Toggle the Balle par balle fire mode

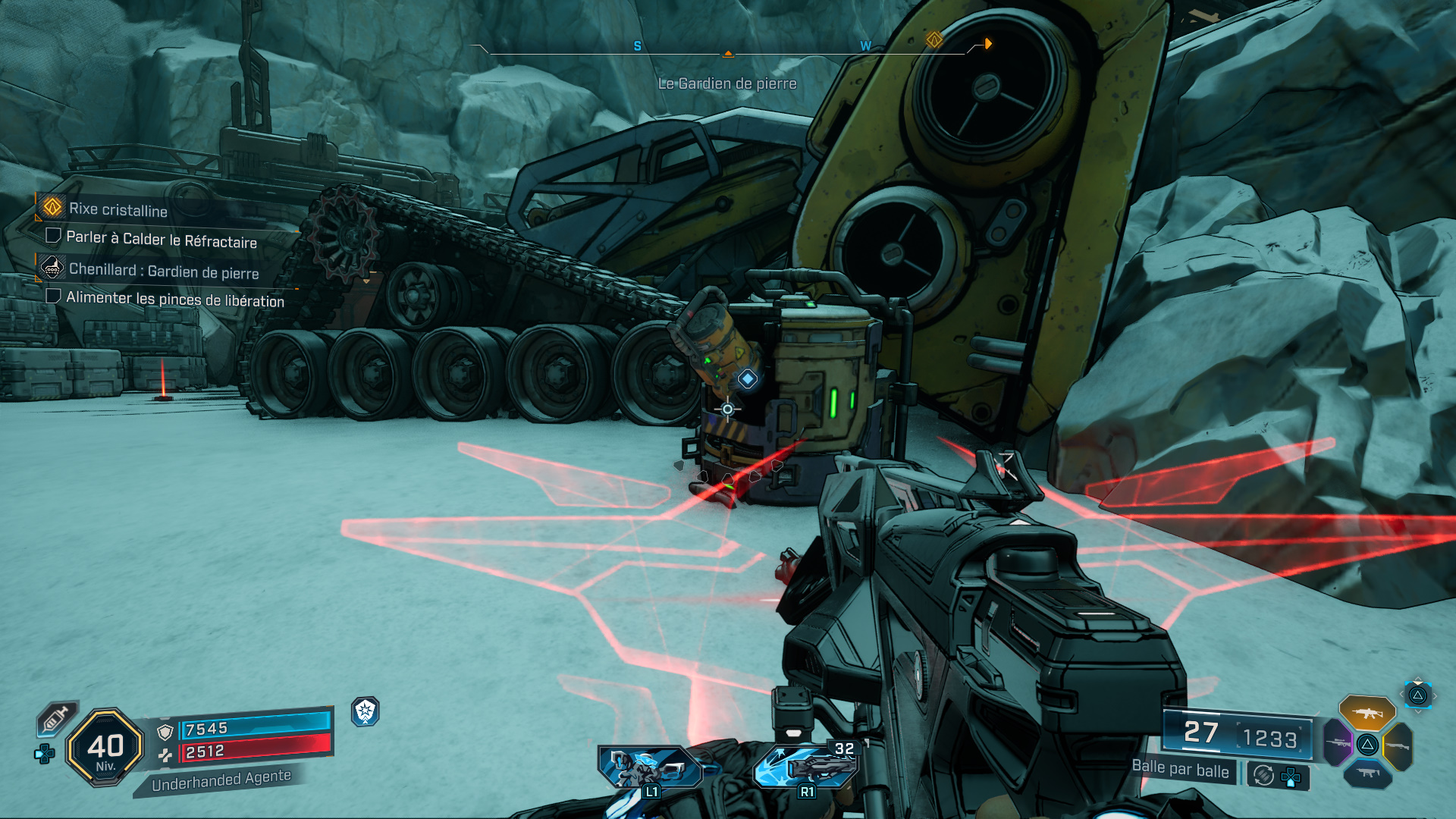coord(1180,769)
